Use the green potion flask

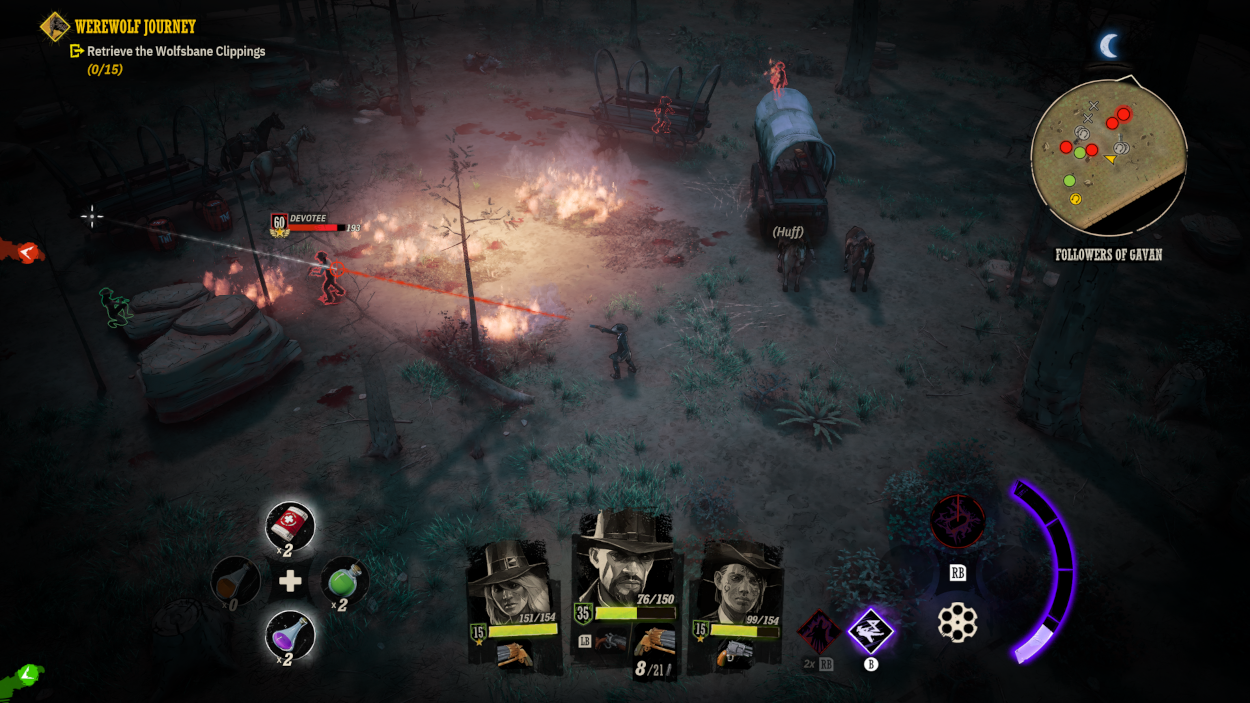tap(344, 581)
